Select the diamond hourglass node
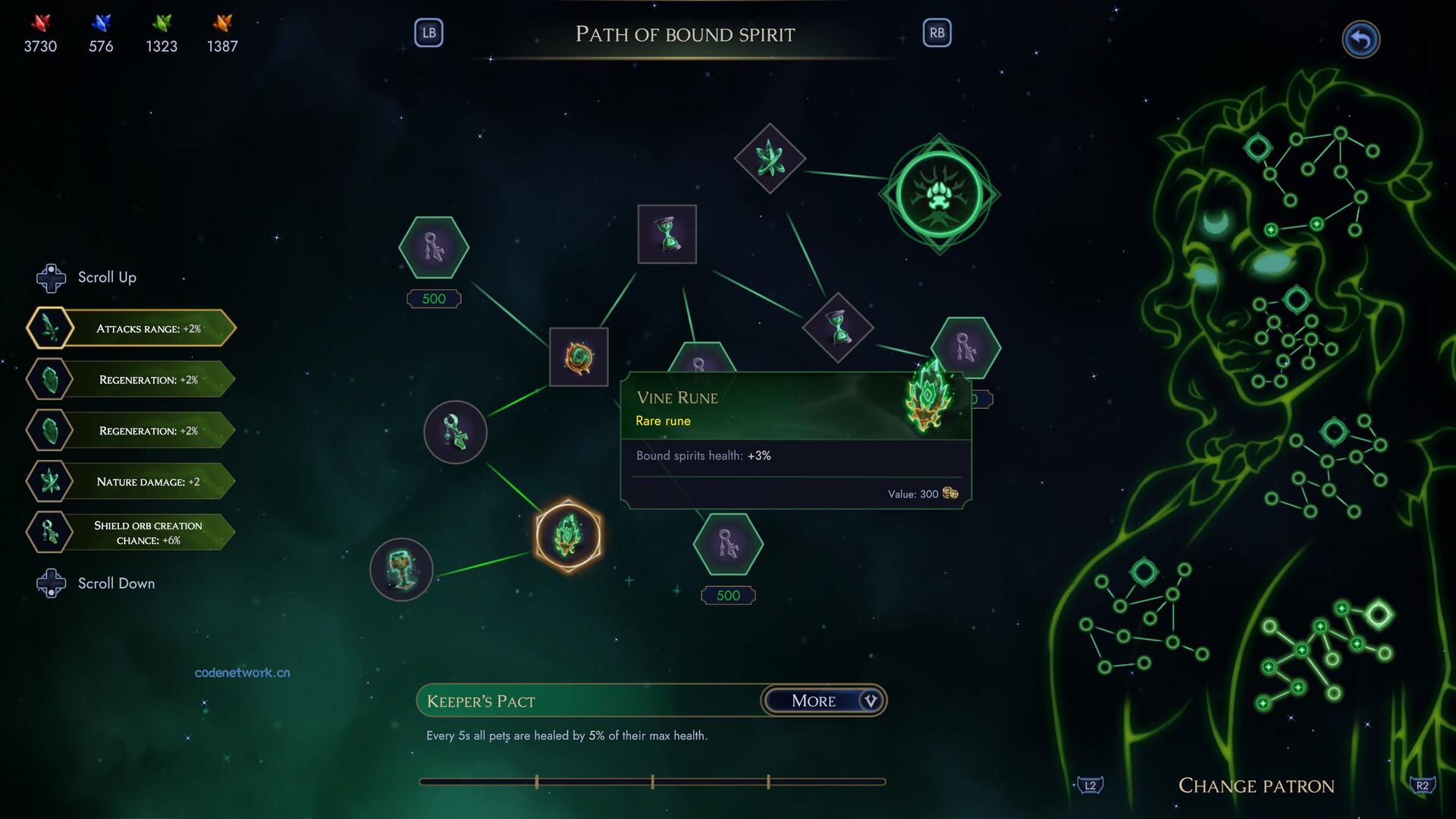Screen dimensions: 1456x819 coord(838,328)
